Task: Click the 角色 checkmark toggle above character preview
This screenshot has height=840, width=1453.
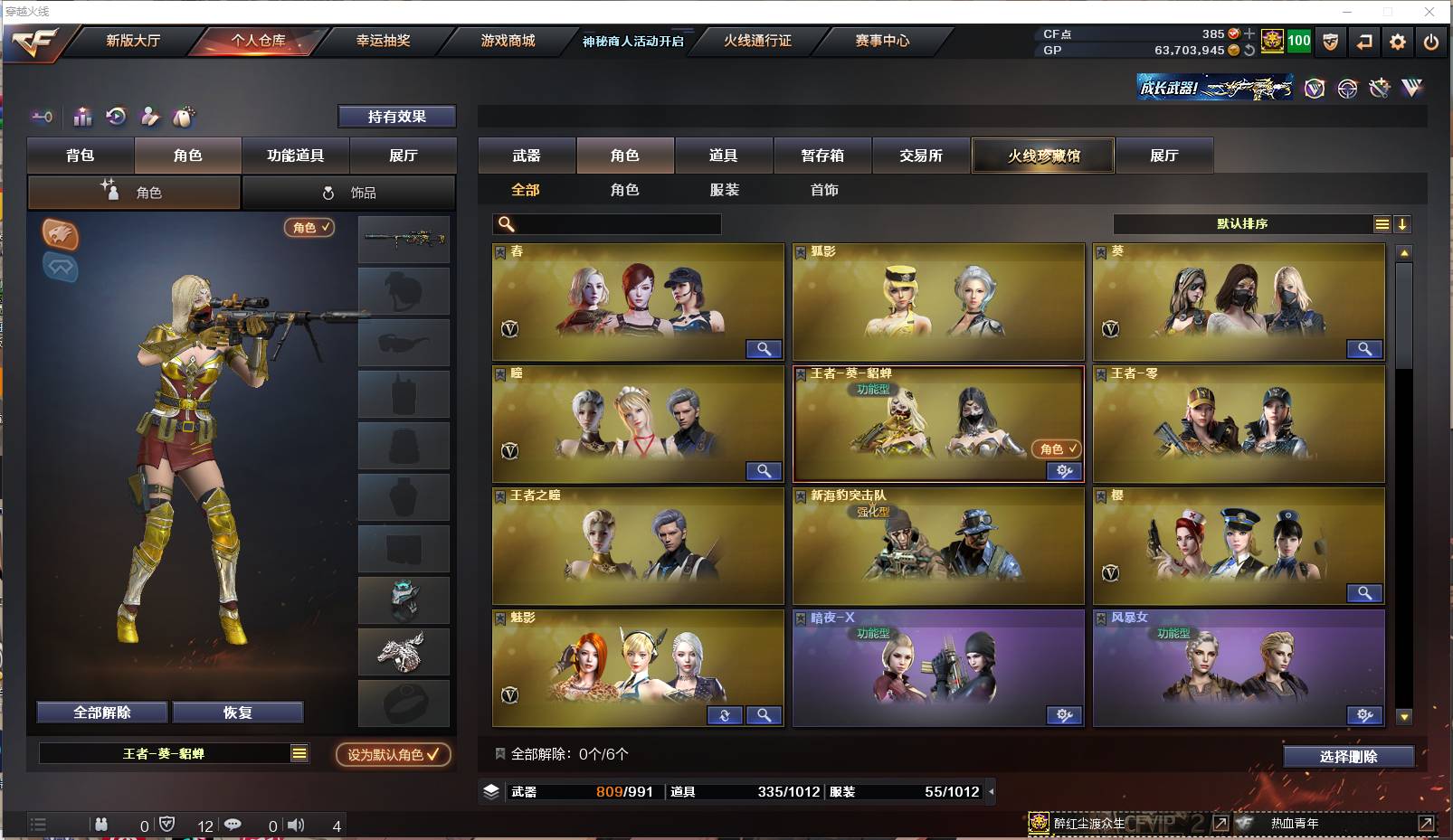Action: tap(309, 228)
